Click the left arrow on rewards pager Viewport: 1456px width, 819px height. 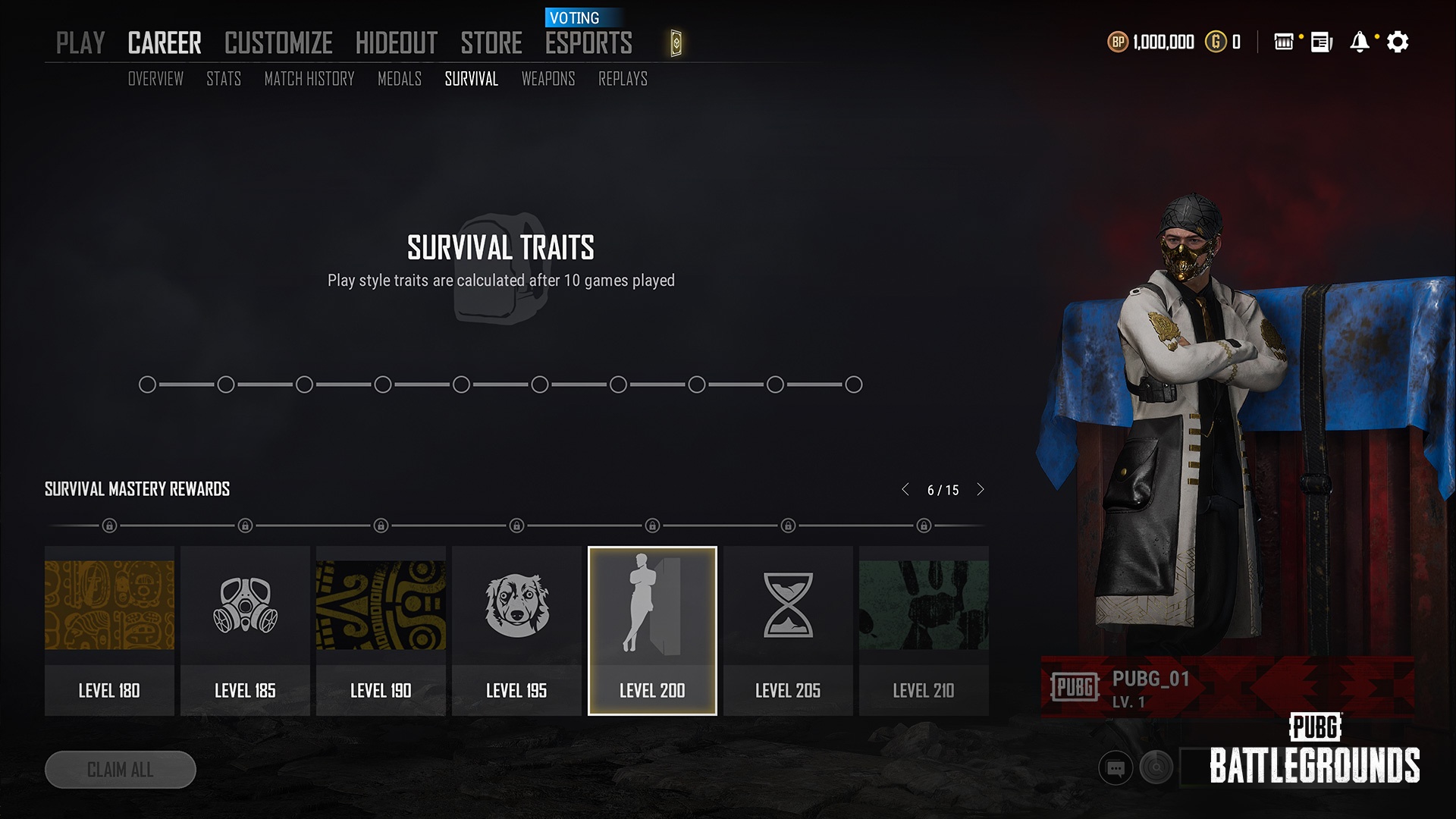[905, 490]
